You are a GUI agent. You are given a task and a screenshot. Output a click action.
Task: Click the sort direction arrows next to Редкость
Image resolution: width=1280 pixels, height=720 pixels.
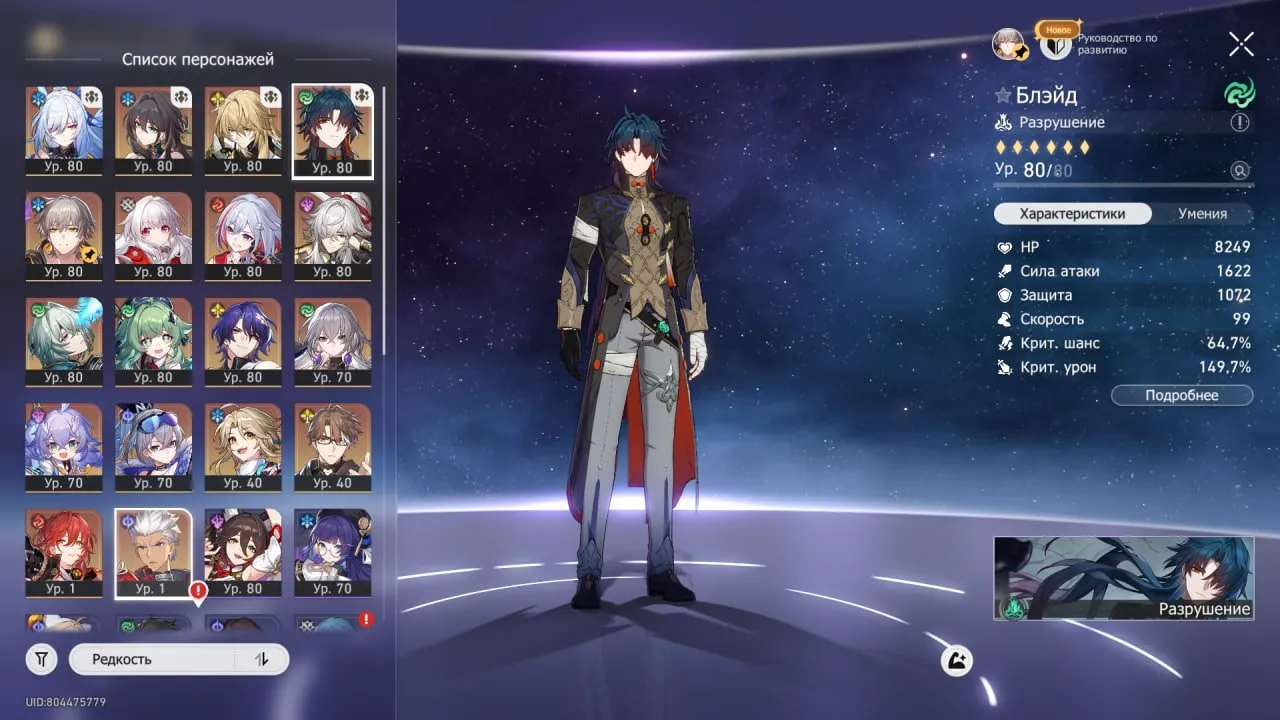pyautogui.click(x=260, y=659)
